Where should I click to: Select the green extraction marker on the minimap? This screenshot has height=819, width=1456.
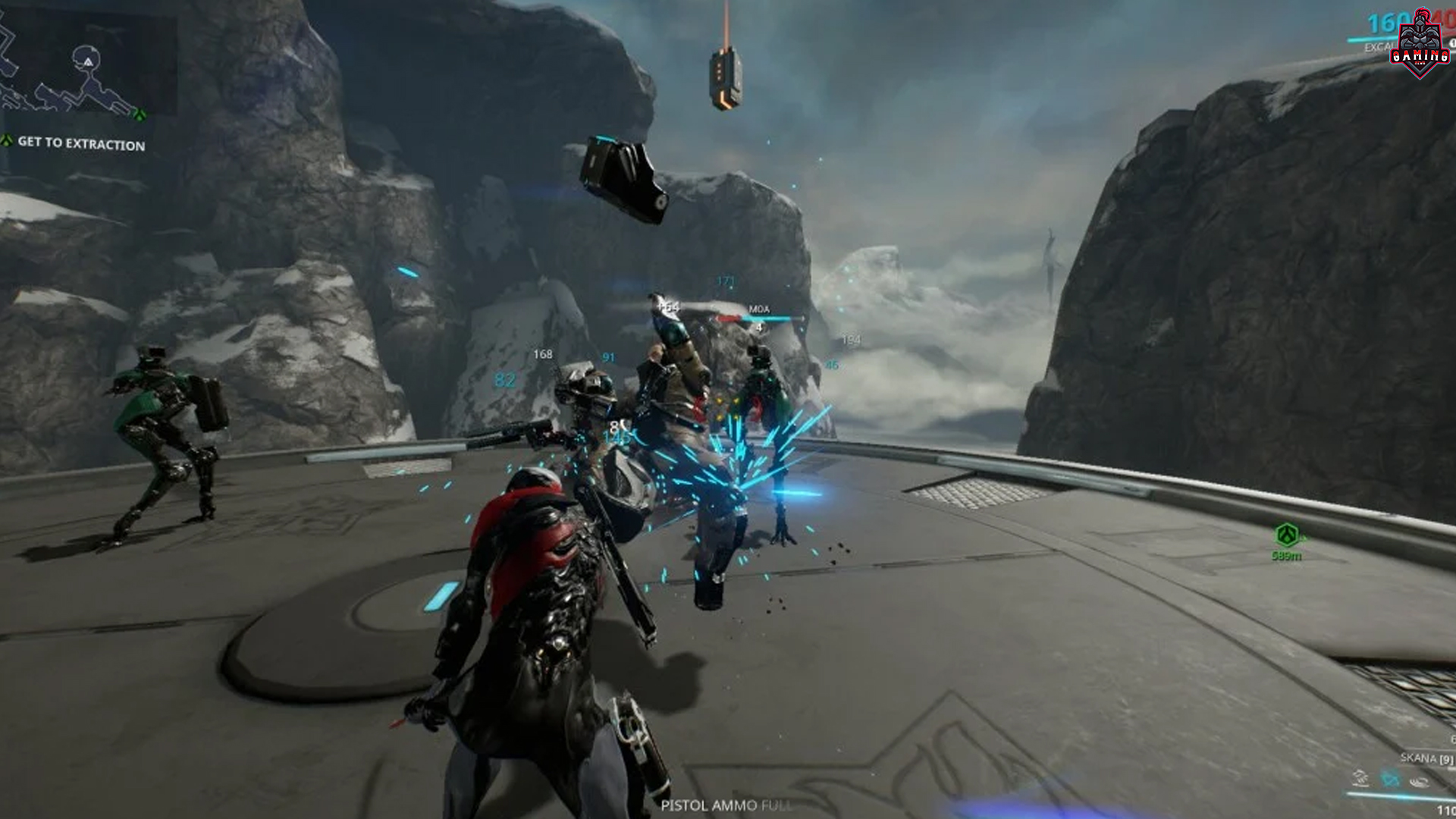click(140, 115)
